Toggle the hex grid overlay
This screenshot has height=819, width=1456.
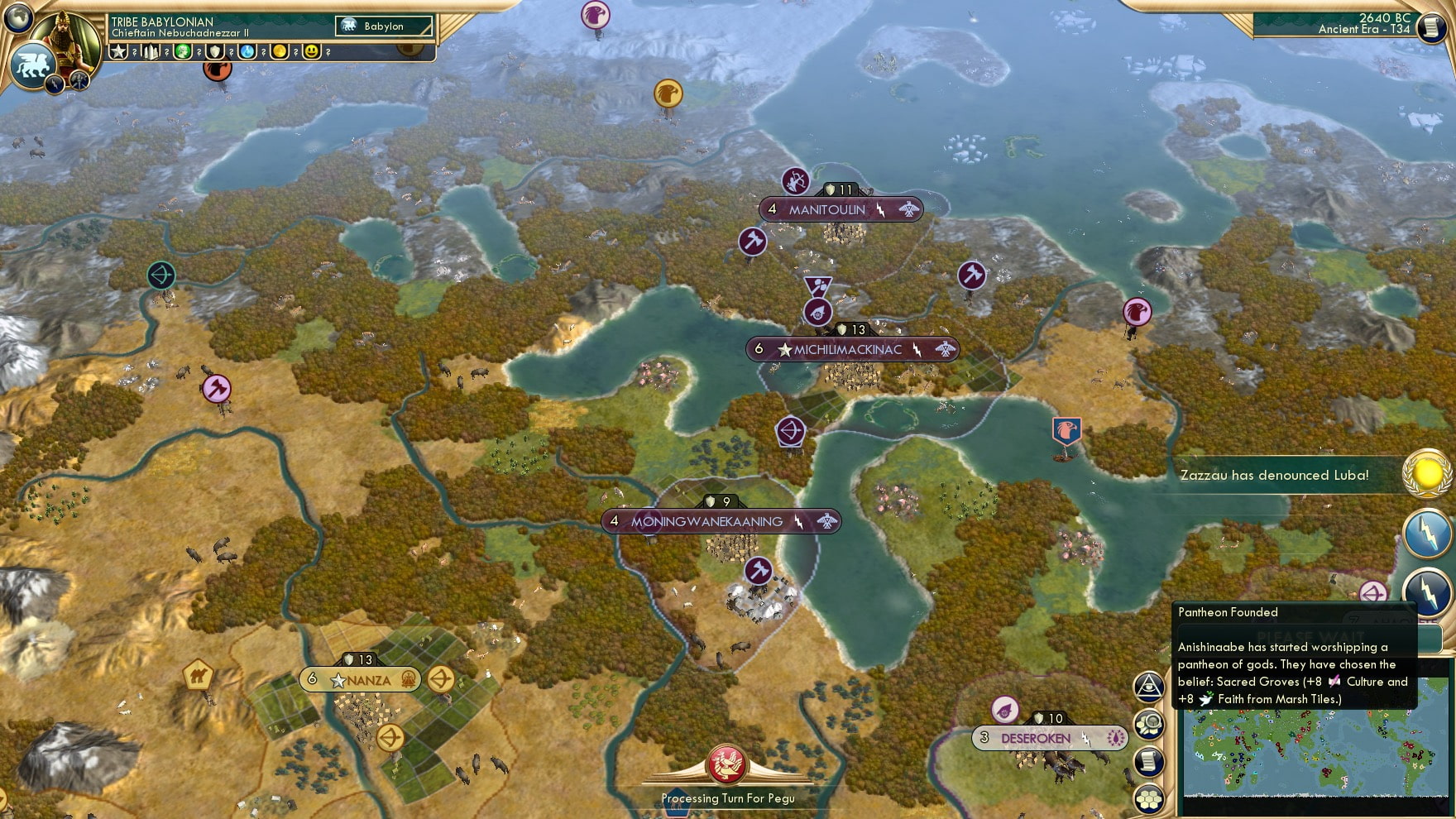[1148, 797]
